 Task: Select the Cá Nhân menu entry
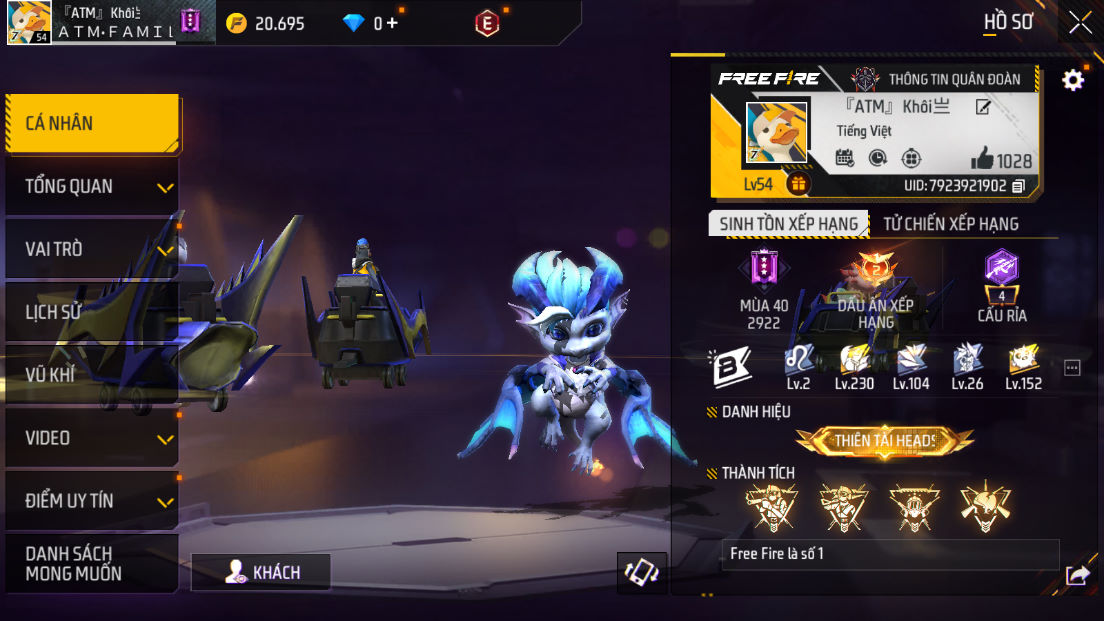point(92,124)
